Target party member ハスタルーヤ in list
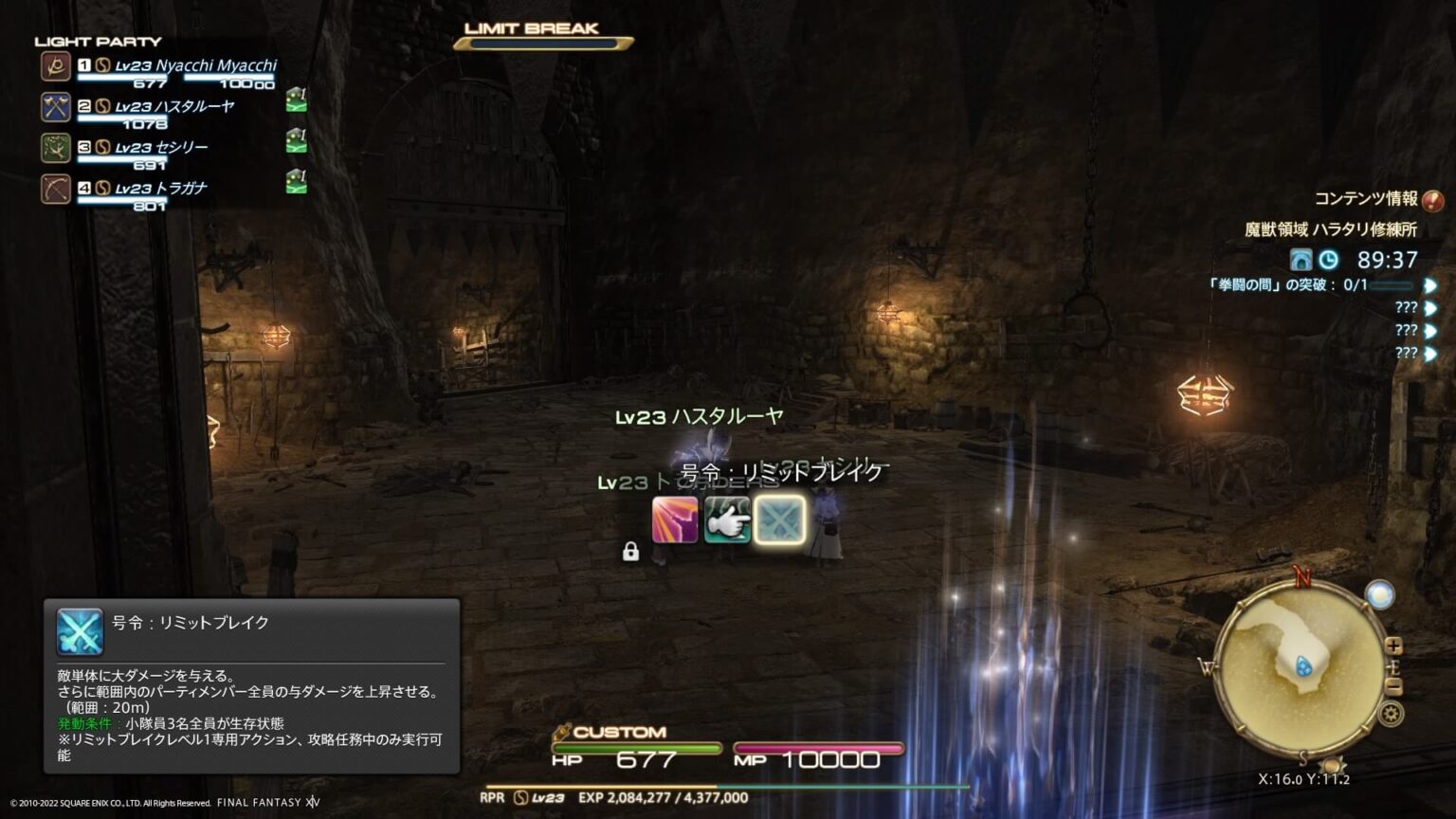Screen dimensions: 1456x819 point(174,106)
